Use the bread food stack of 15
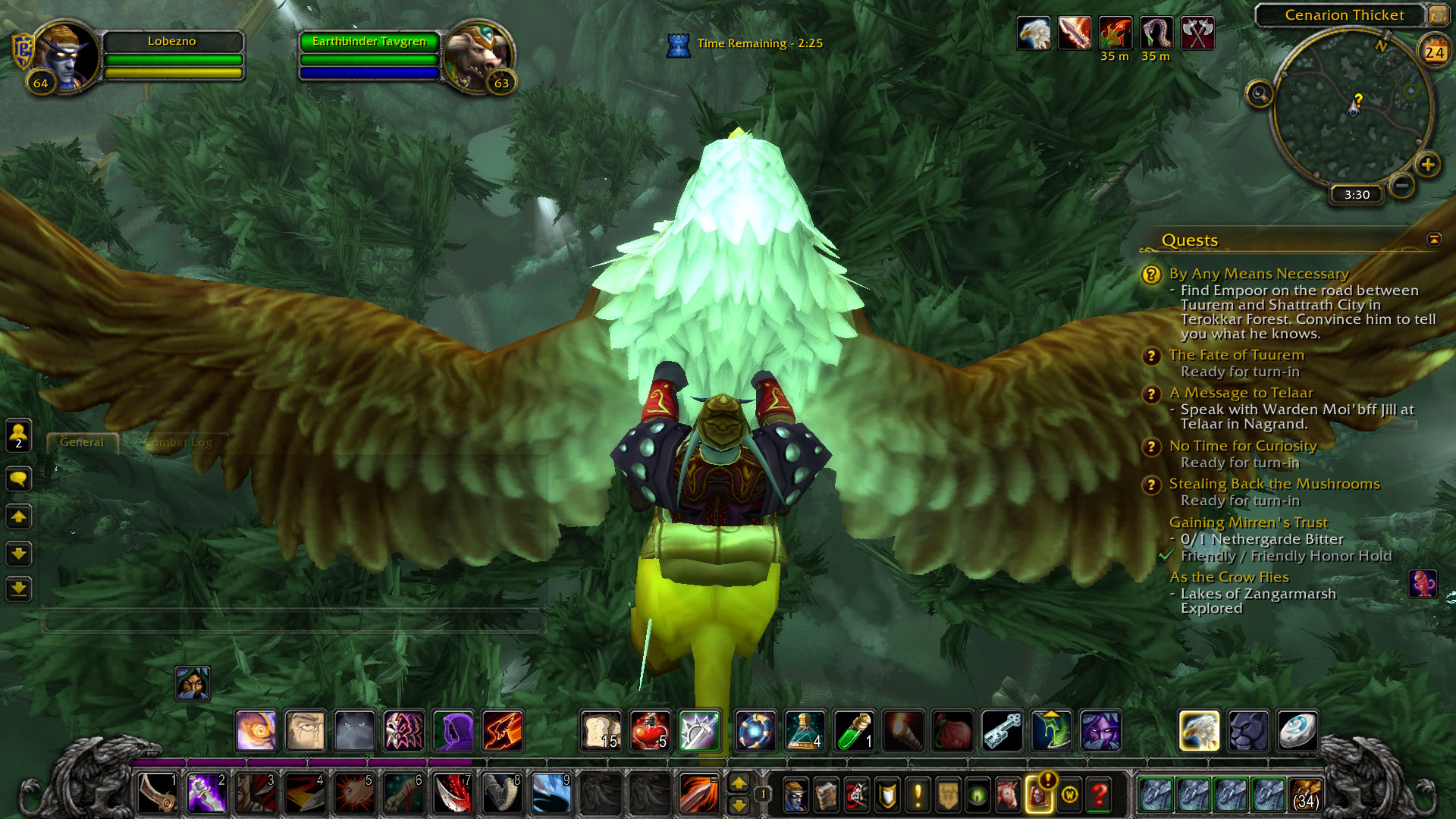This screenshot has height=819, width=1456. pos(601,731)
